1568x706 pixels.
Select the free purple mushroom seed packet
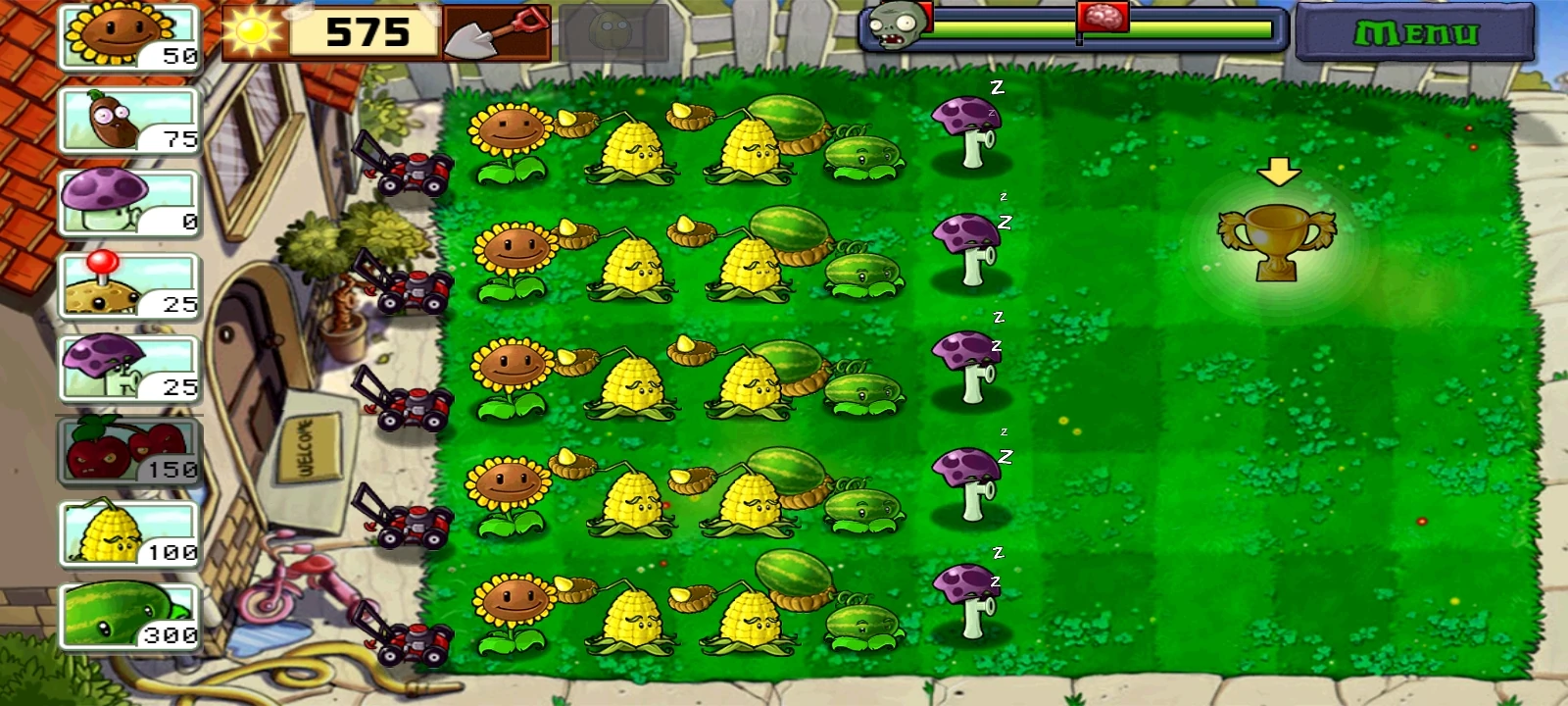tap(125, 202)
